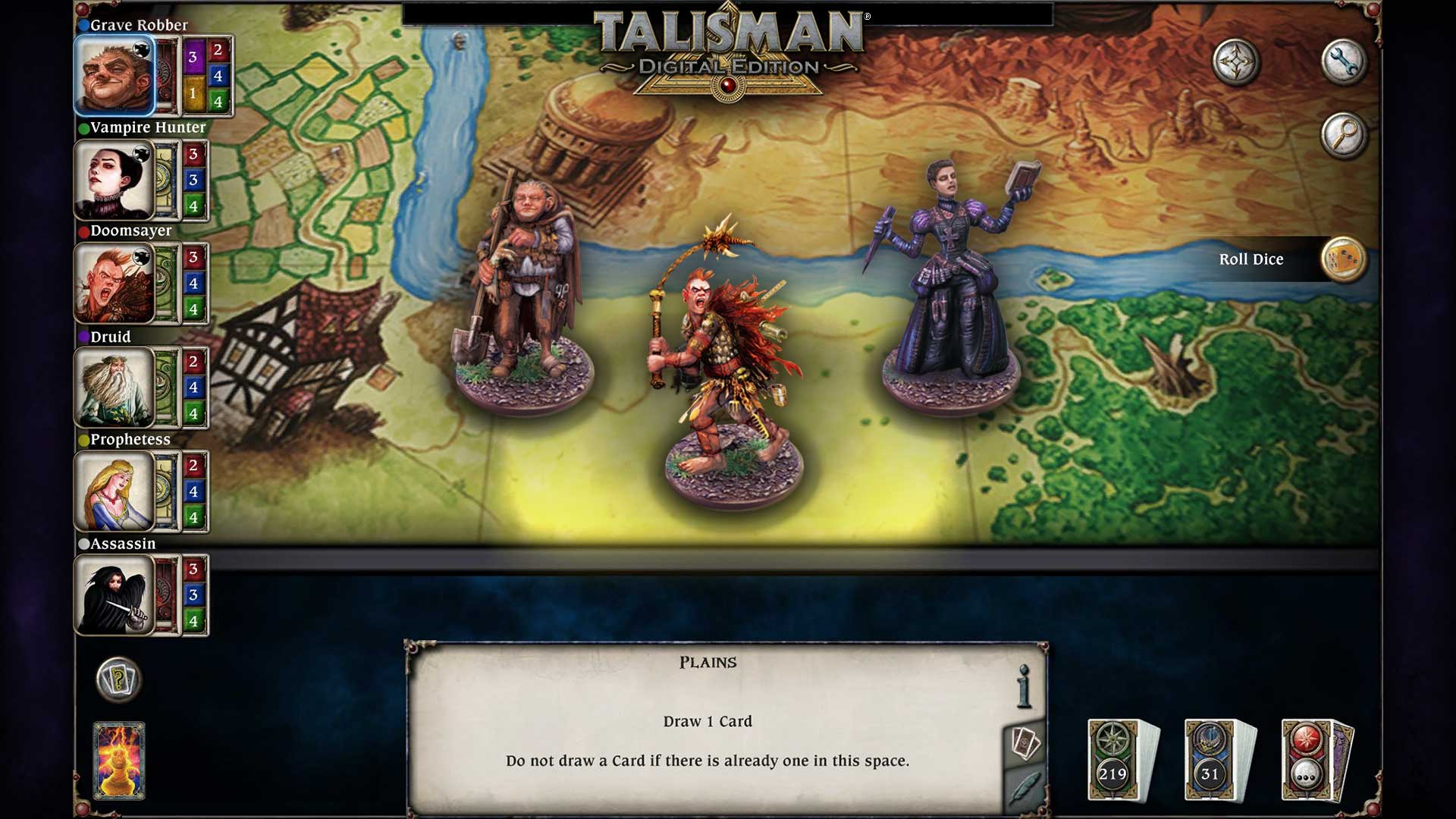
Task: Open the Druid character panel
Action: (x=115, y=387)
